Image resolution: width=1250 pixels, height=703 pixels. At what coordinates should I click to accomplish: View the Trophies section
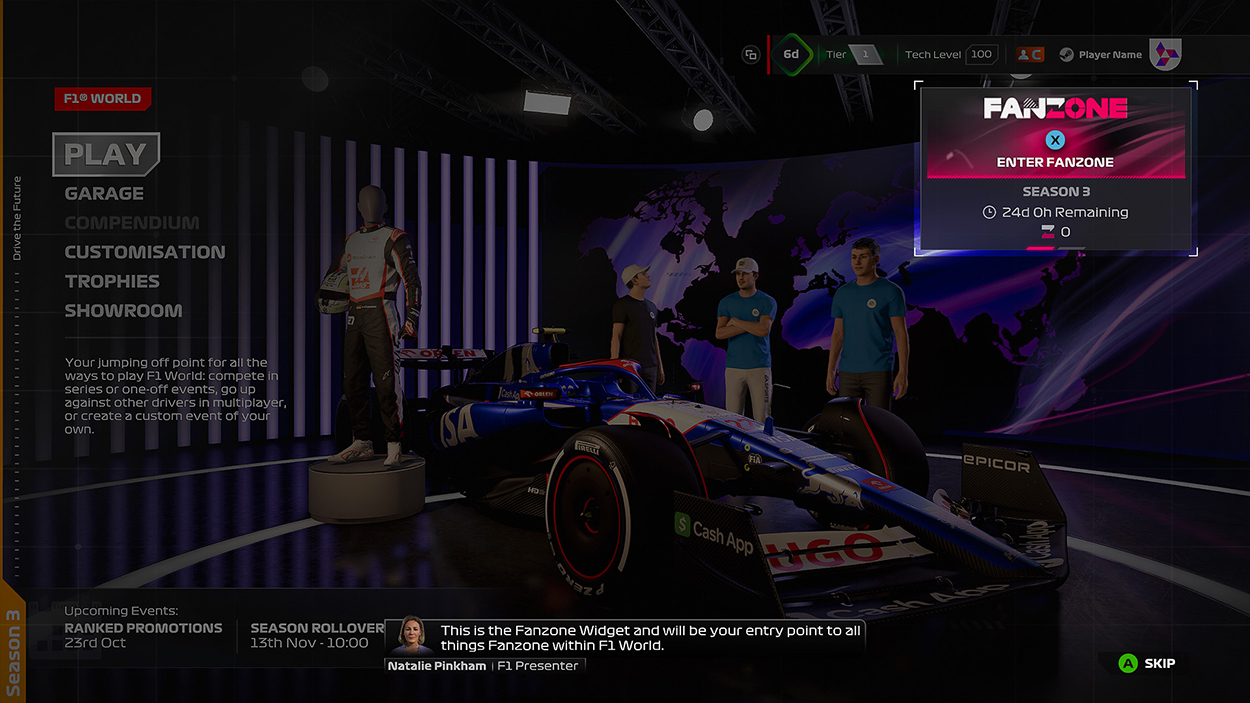(x=112, y=282)
